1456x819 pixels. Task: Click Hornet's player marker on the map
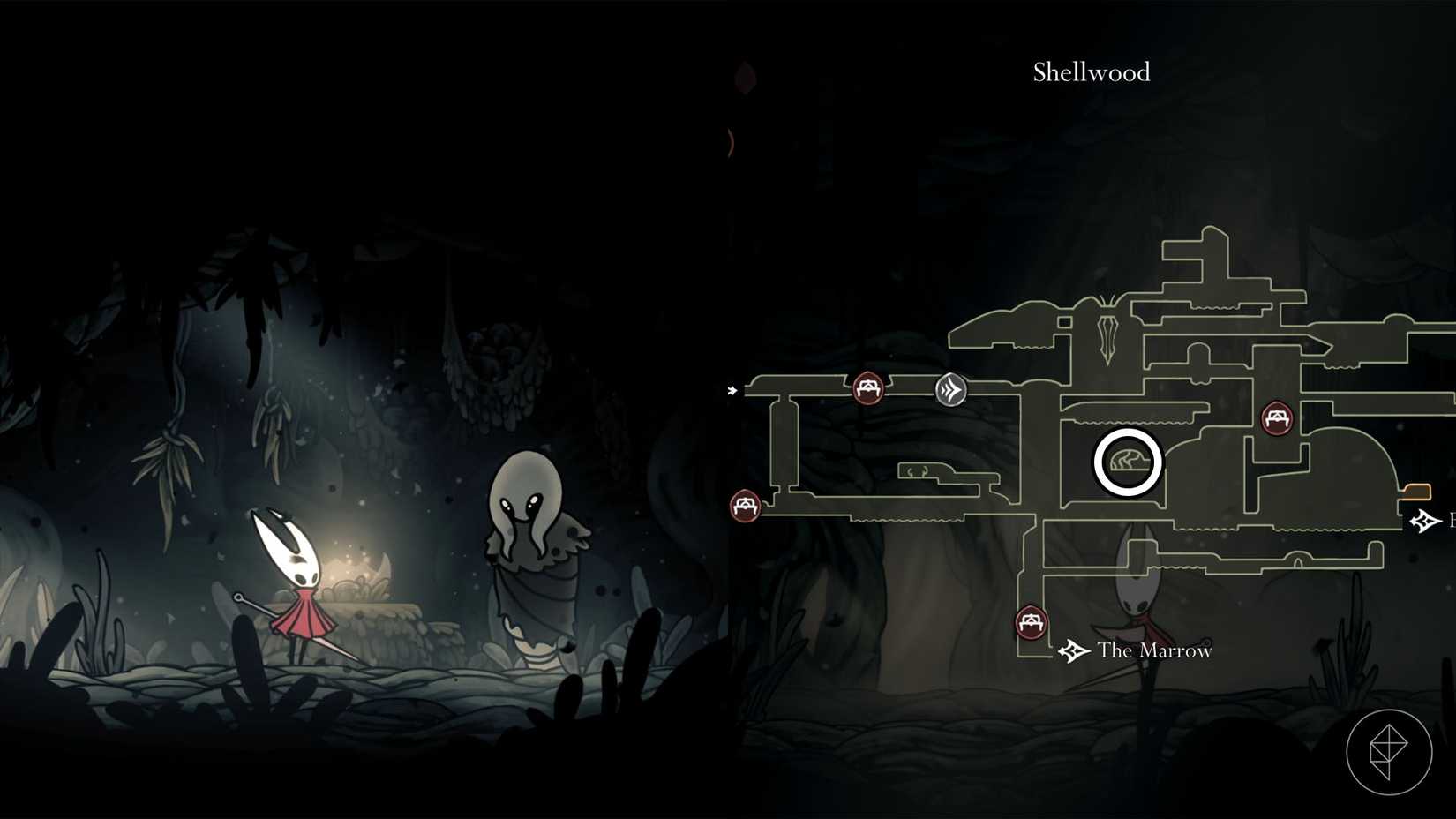(x=1138, y=609)
